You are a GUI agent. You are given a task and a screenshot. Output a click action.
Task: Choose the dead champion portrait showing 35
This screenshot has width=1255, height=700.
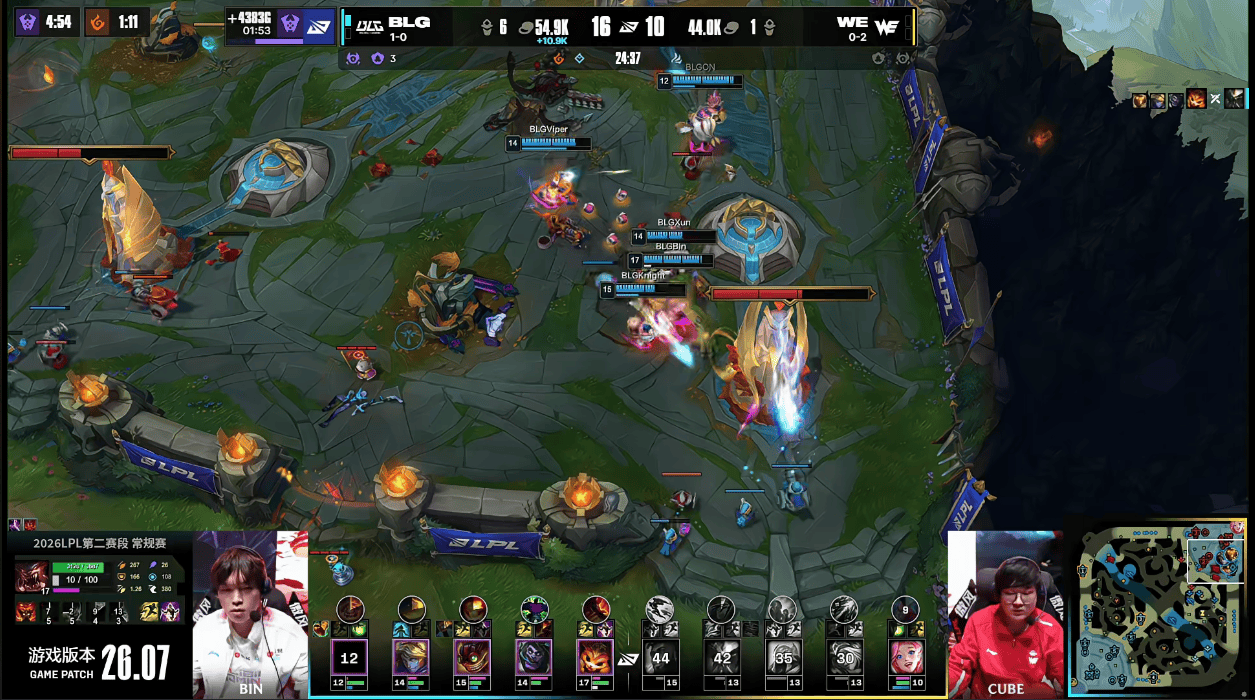click(x=783, y=658)
